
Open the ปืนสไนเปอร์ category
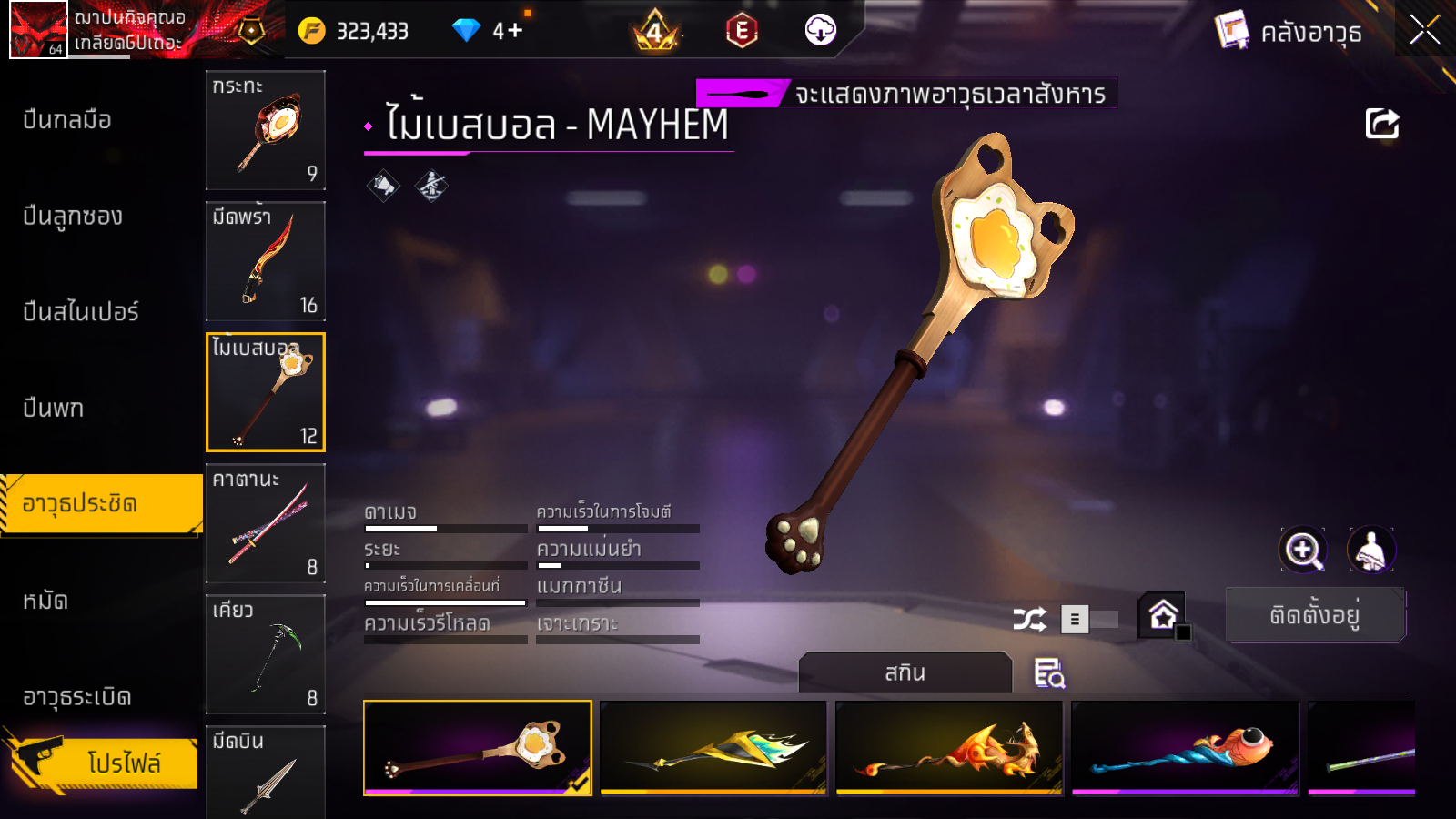pyautogui.click(x=81, y=311)
